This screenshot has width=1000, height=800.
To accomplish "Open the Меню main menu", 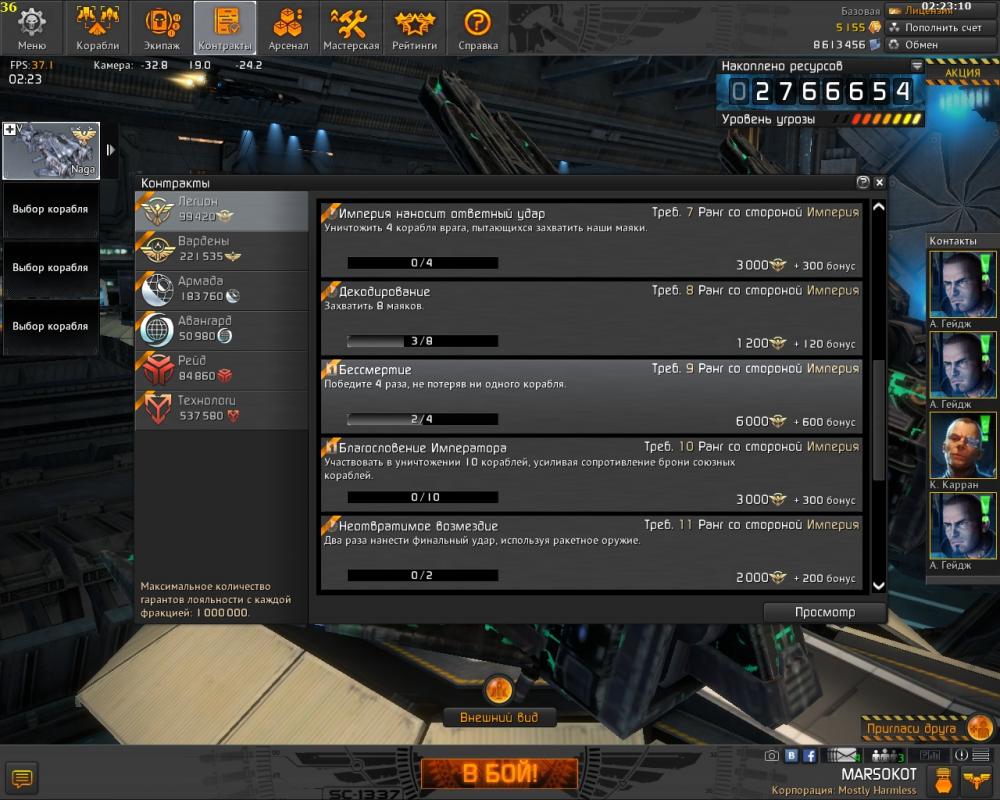I will click(x=31, y=28).
